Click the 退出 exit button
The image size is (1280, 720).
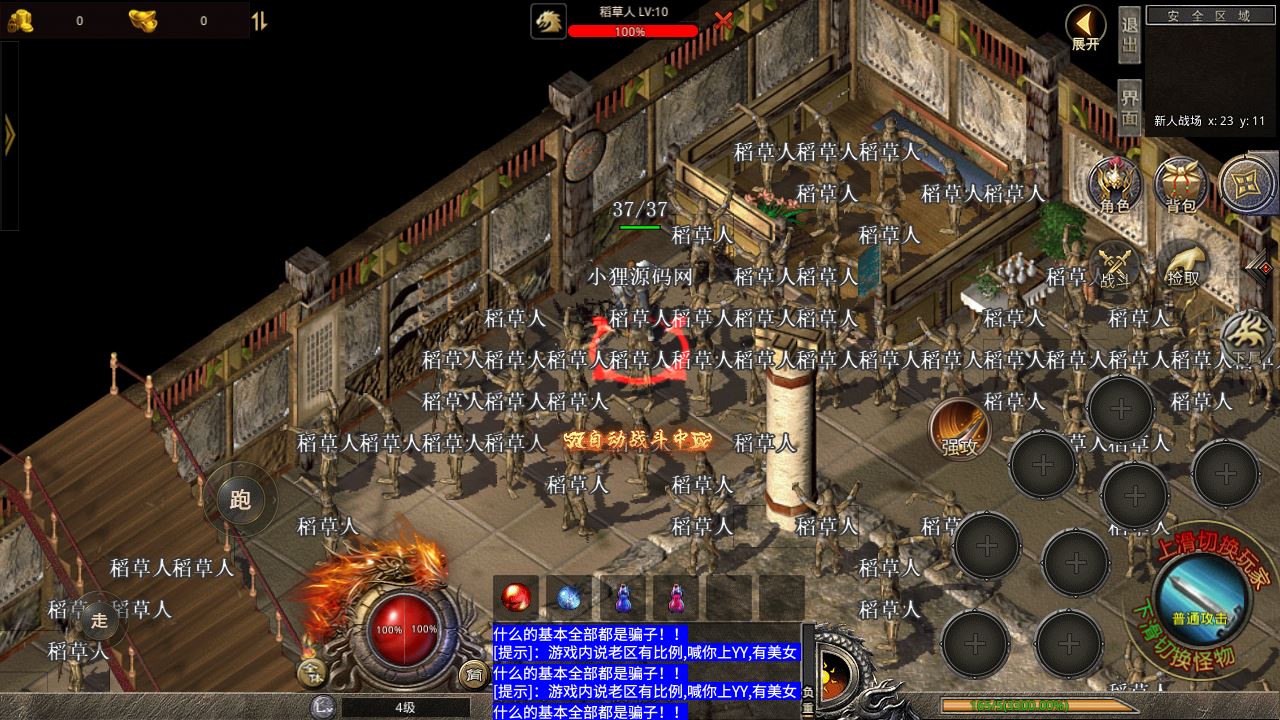point(1130,36)
